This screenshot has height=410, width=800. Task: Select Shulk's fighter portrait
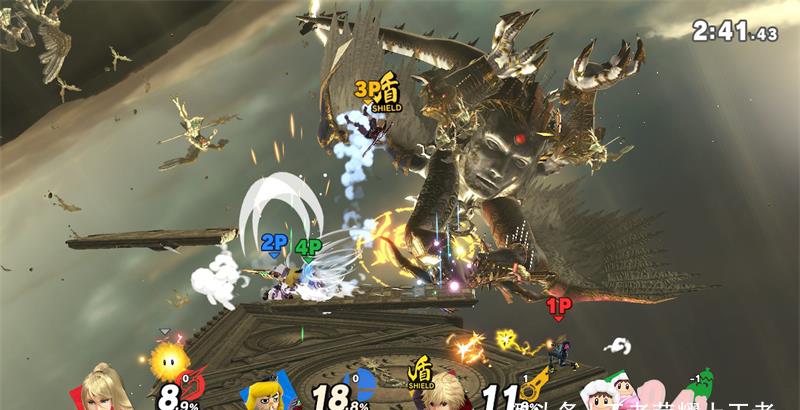click(x=440, y=394)
